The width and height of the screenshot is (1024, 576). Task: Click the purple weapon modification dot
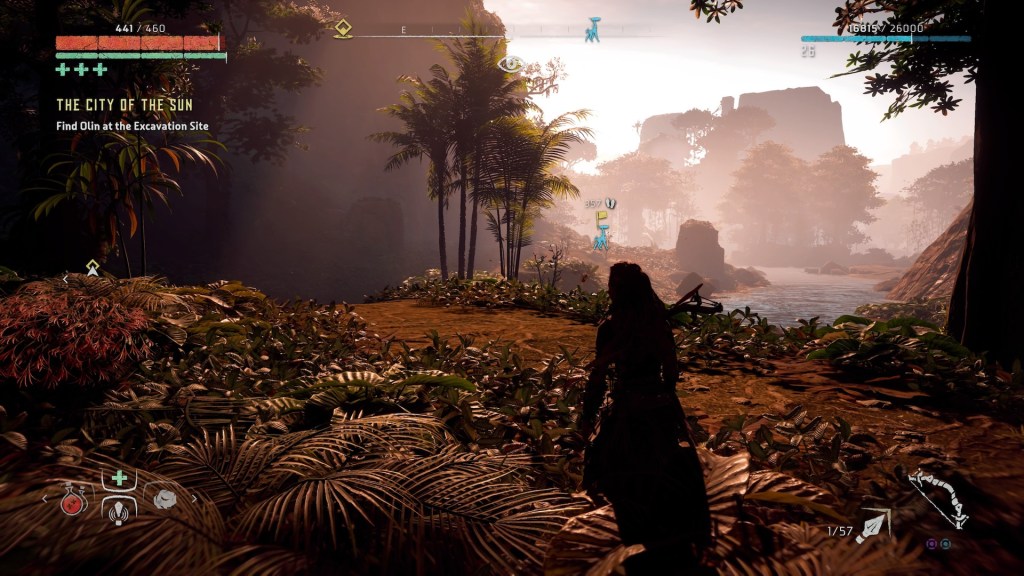932,544
